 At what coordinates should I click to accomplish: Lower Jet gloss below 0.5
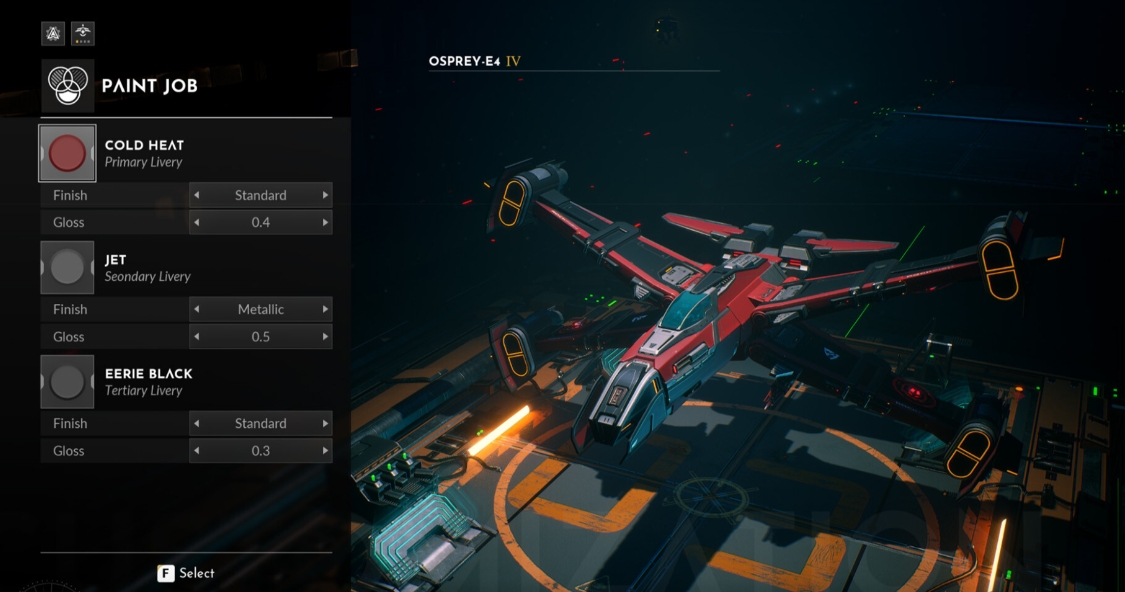tap(196, 337)
